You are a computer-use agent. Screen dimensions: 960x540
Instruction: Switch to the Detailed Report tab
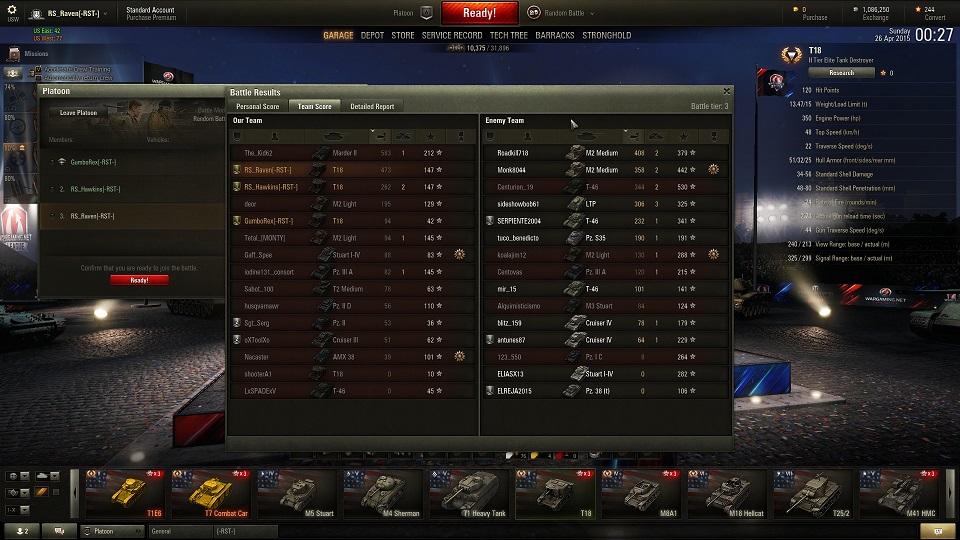pyautogui.click(x=372, y=106)
